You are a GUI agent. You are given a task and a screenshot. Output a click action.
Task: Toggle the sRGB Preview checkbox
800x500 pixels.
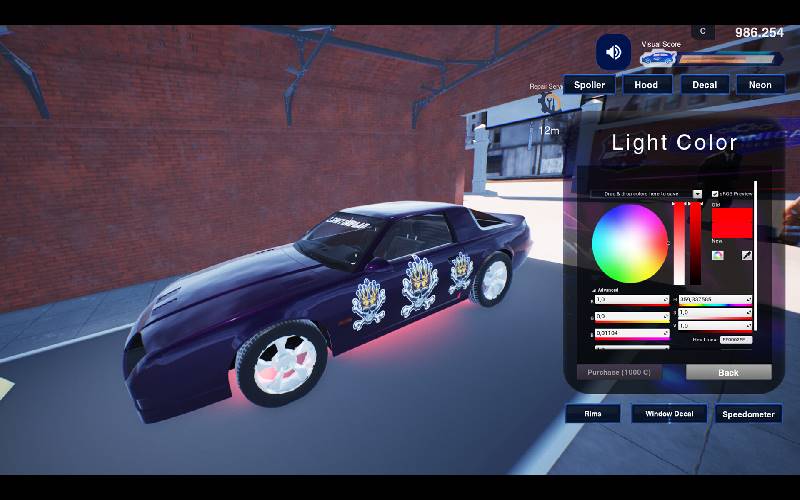[x=715, y=194]
